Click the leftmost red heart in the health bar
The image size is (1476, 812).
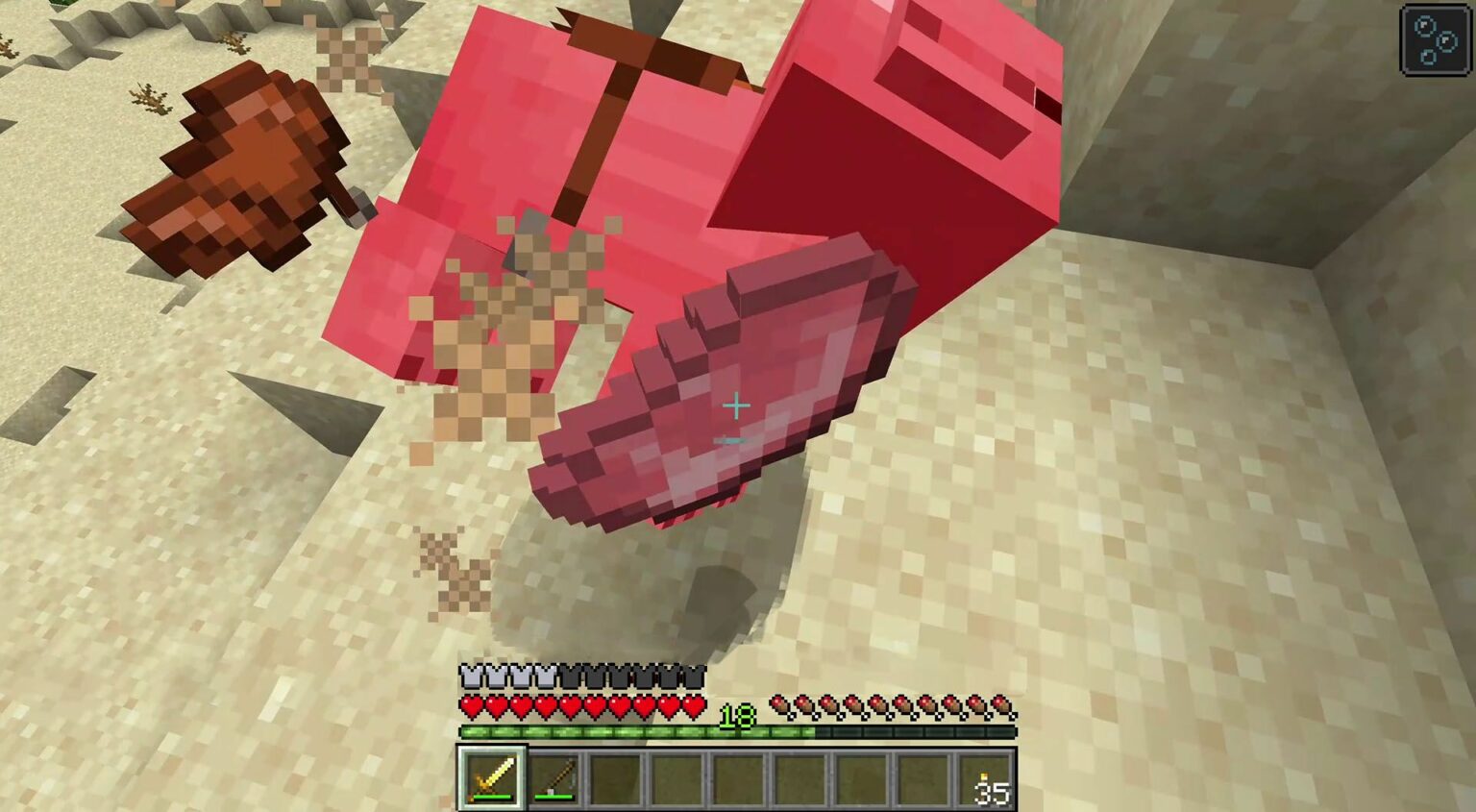pyautogui.click(x=472, y=704)
